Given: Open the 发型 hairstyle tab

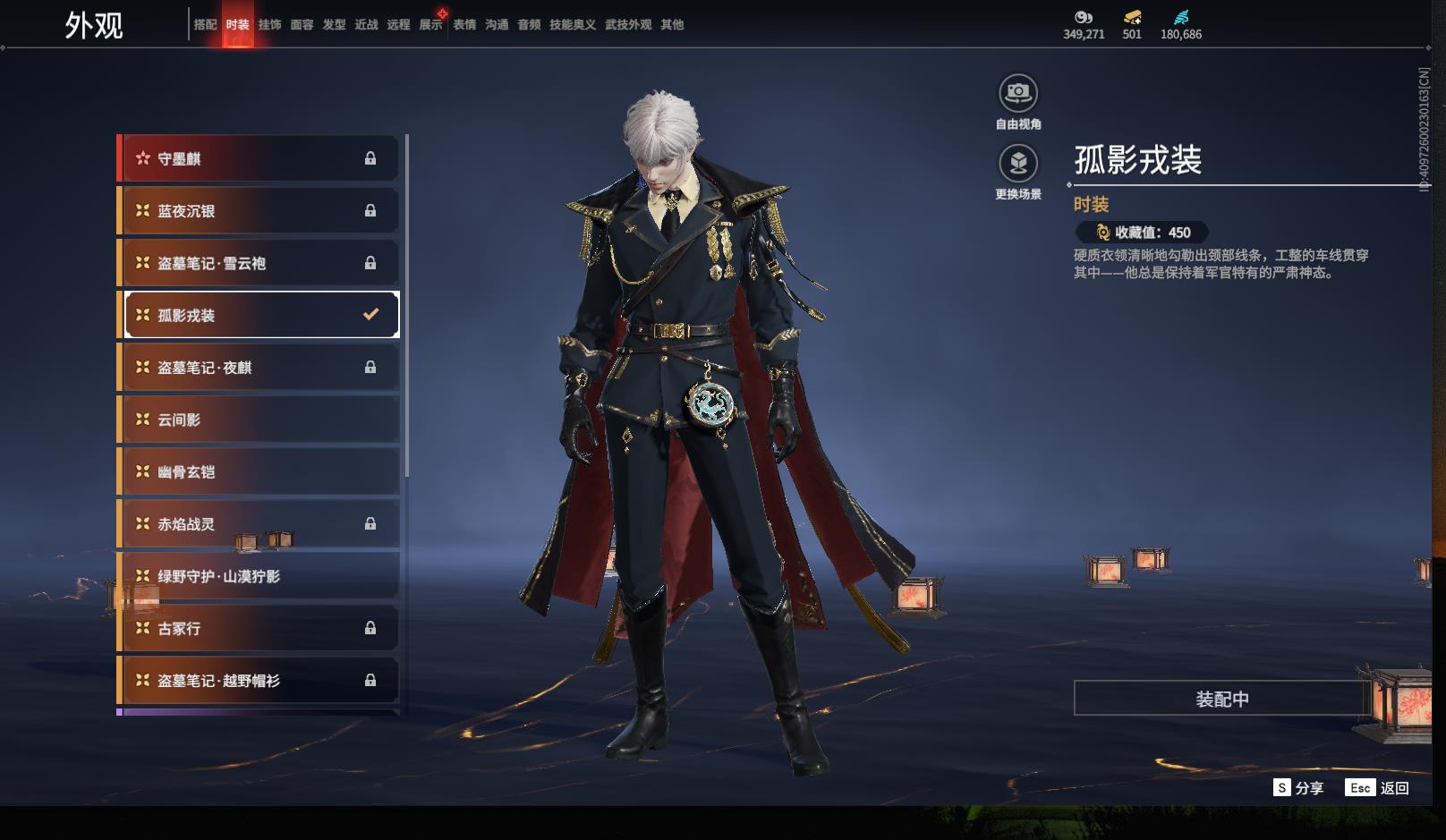Looking at the screenshot, I should point(334,25).
